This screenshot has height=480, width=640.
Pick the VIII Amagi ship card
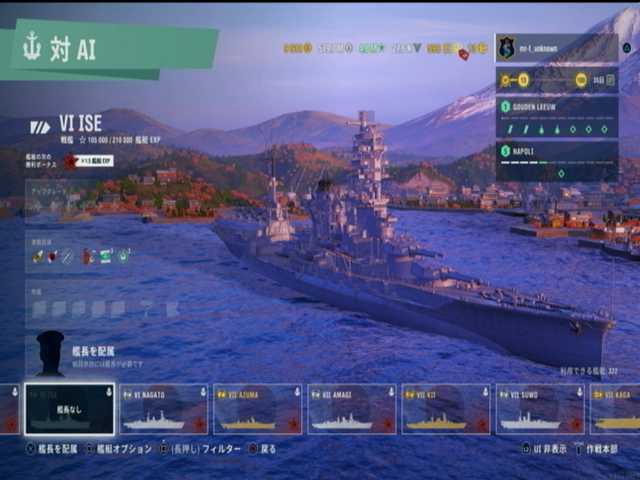click(x=351, y=409)
